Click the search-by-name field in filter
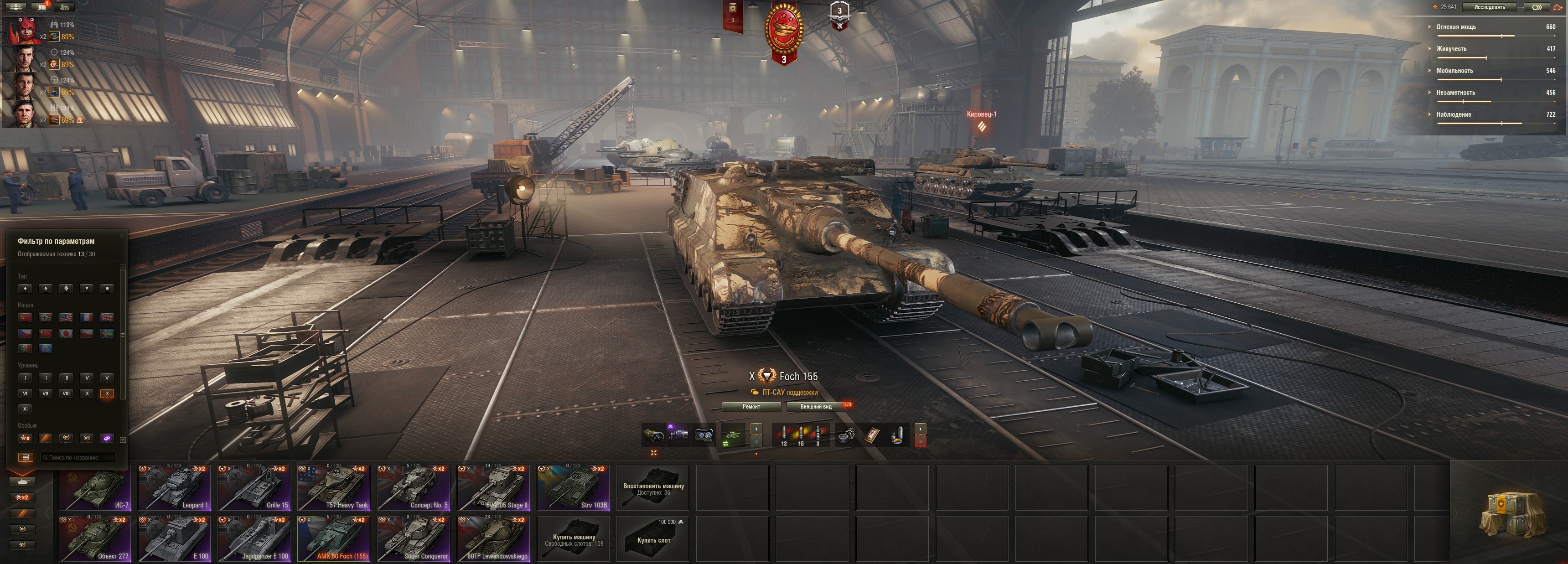The height and width of the screenshot is (564, 1568). coord(78,457)
